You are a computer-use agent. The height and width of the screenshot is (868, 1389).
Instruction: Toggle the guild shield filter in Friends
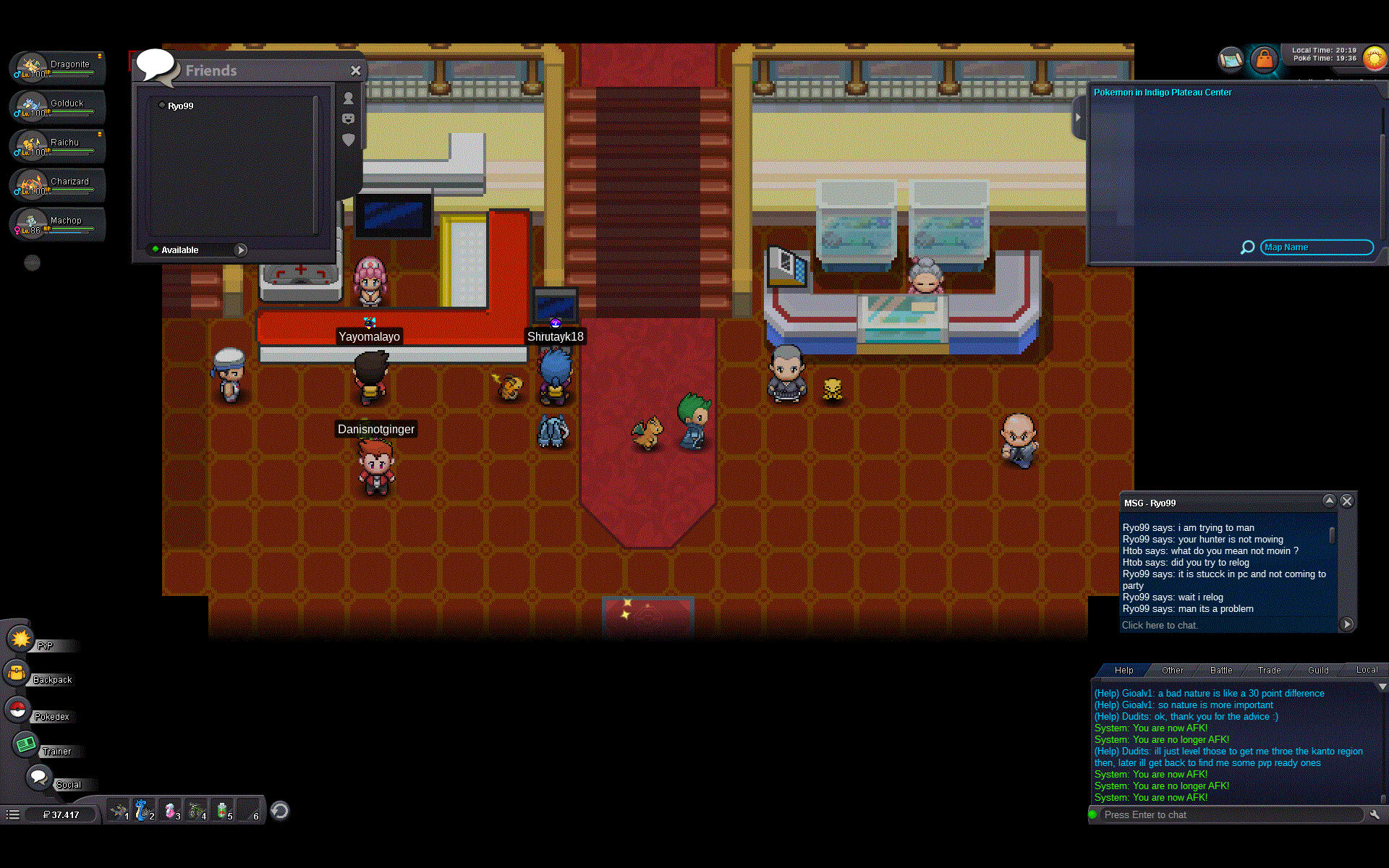tap(349, 140)
